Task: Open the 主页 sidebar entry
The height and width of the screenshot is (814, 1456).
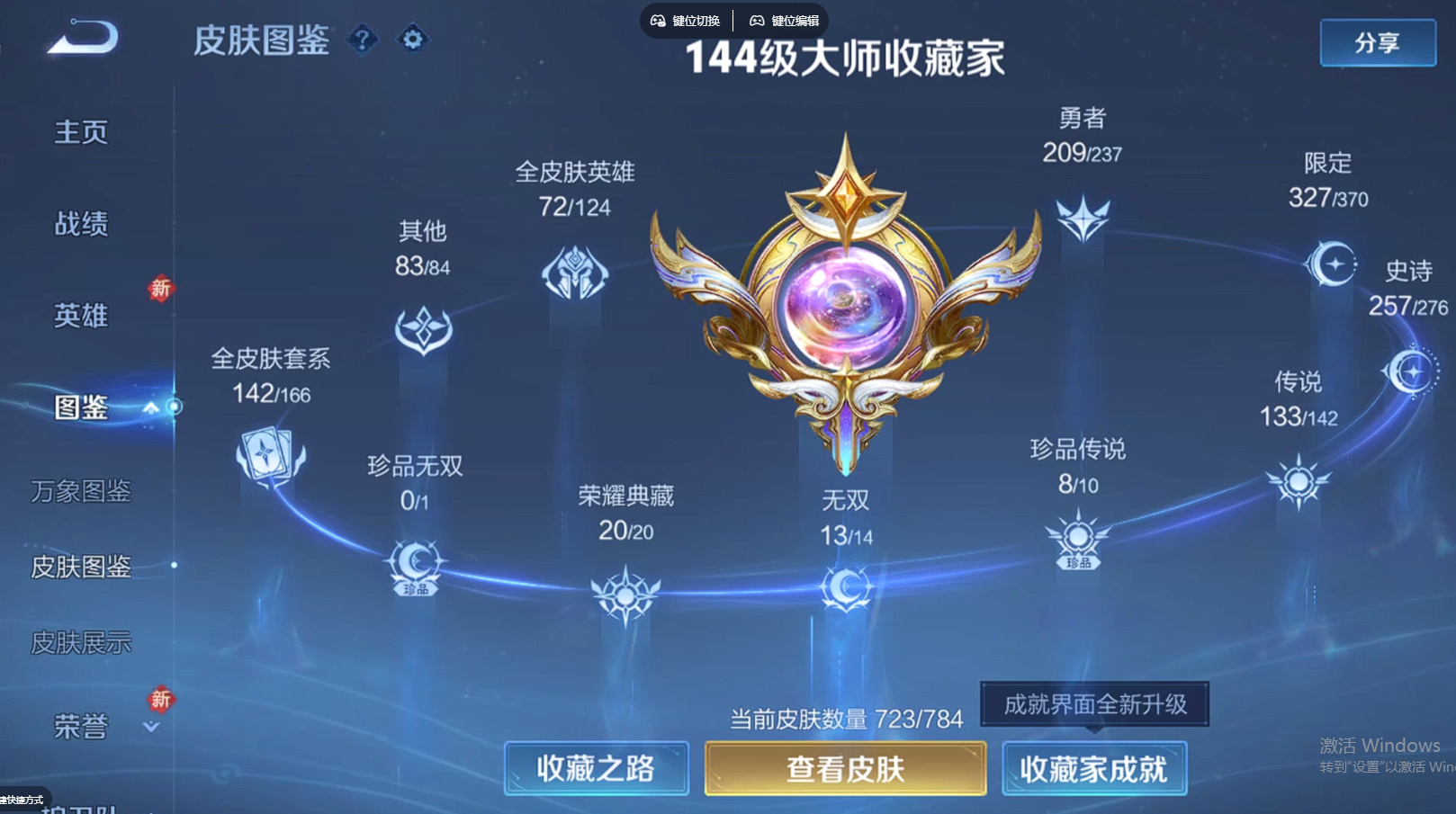Action: coord(81,131)
